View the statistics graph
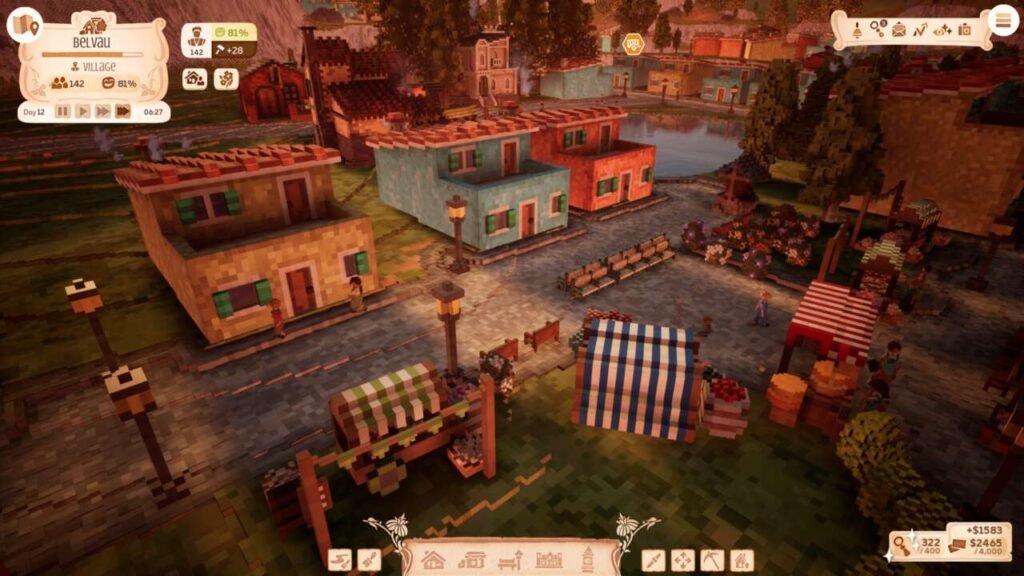The height and width of the screenshot is (576, 1024). 920,29
